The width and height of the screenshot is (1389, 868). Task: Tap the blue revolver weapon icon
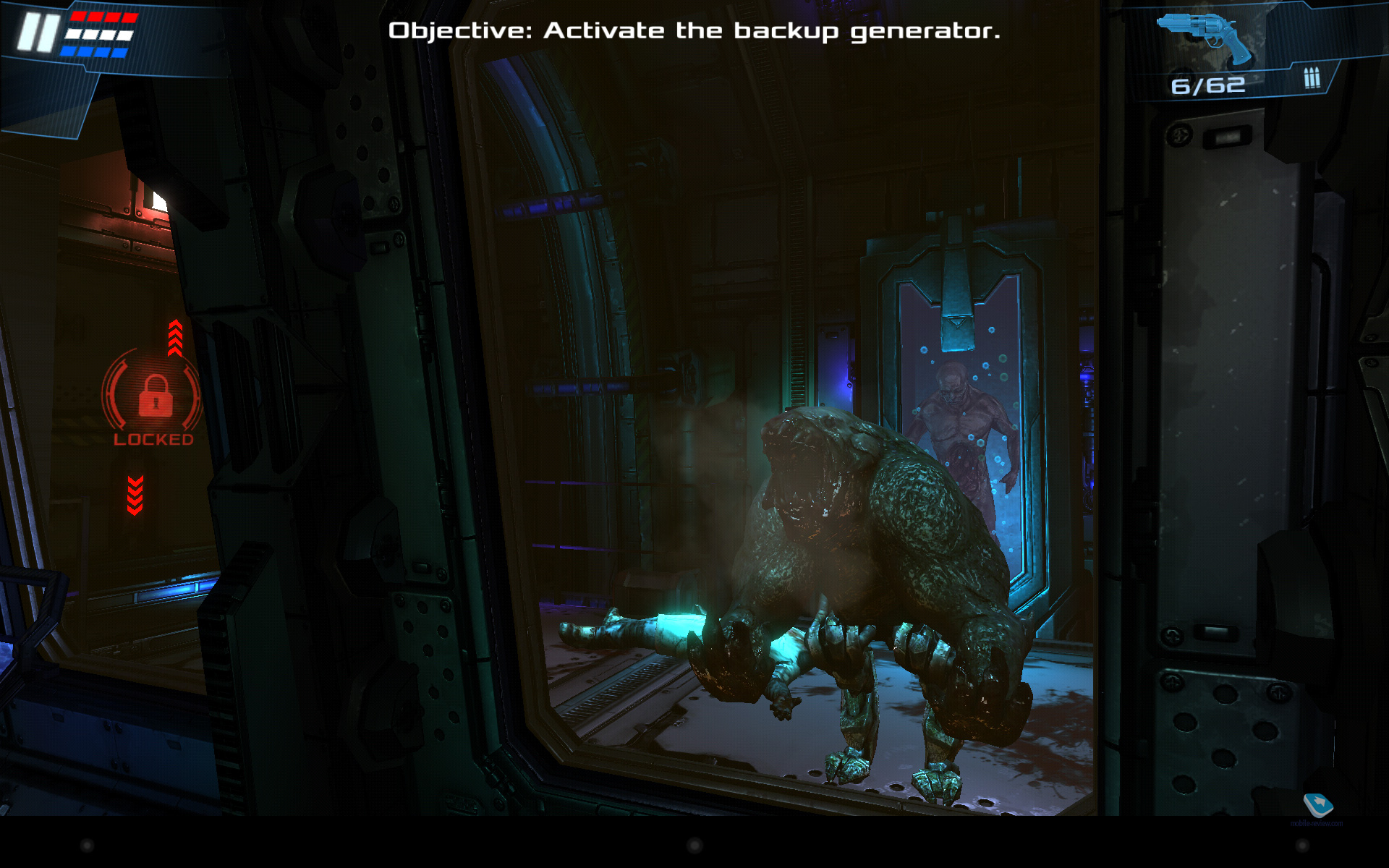click(1206, 35)
